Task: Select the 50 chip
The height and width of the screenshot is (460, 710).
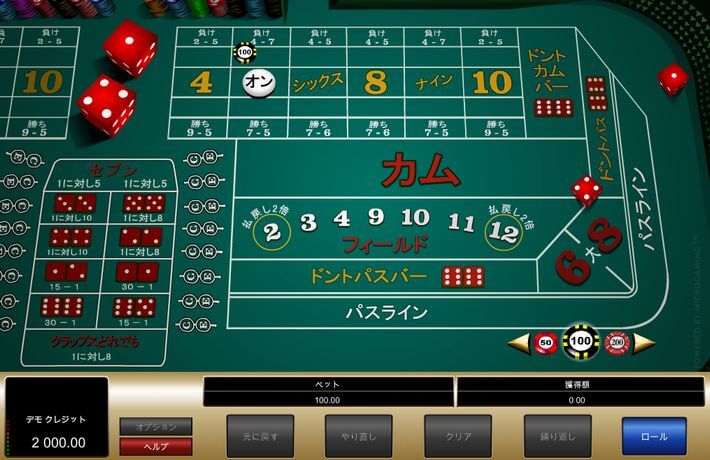Action: (546, 342)
